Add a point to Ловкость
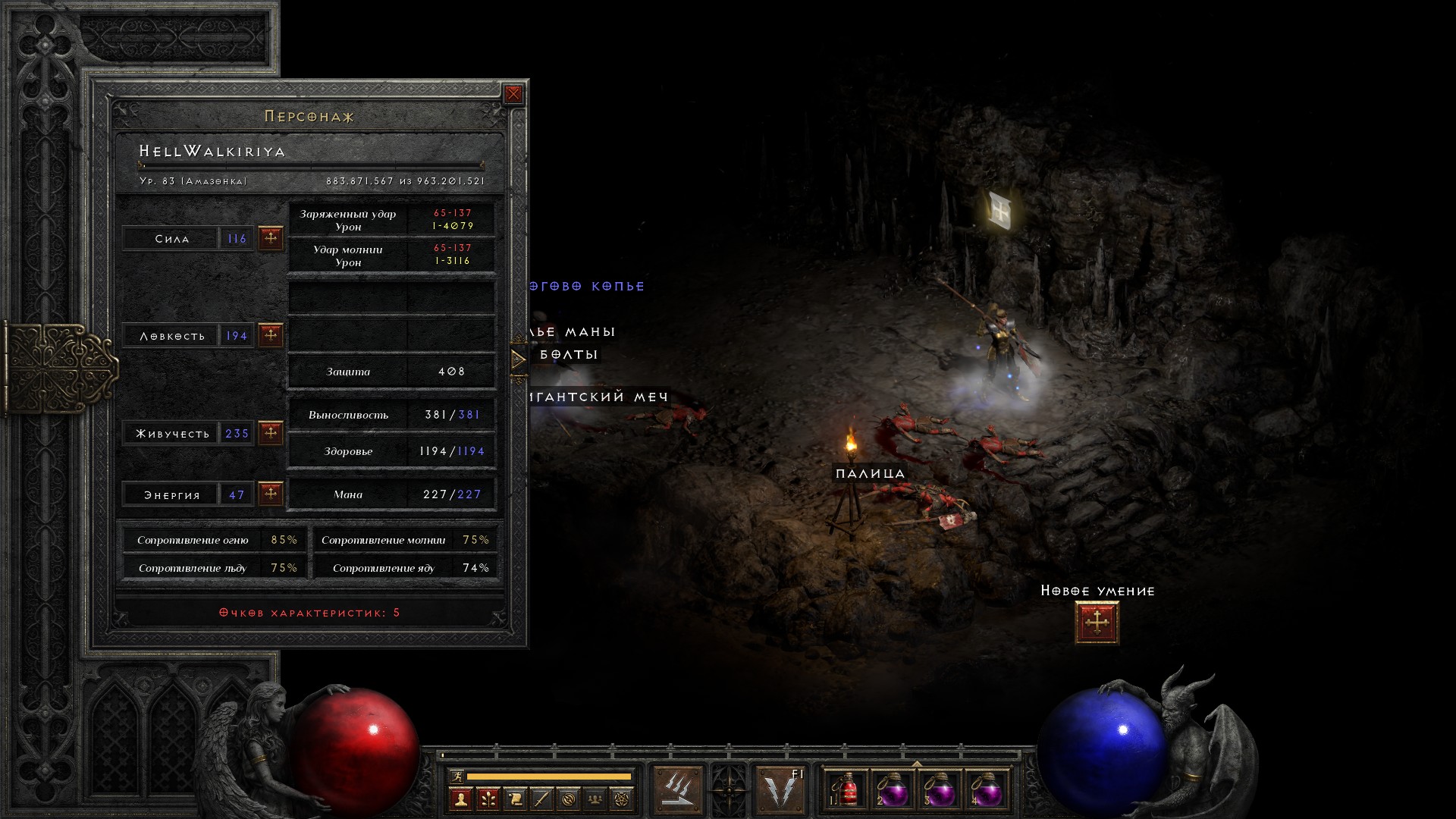 271,334
